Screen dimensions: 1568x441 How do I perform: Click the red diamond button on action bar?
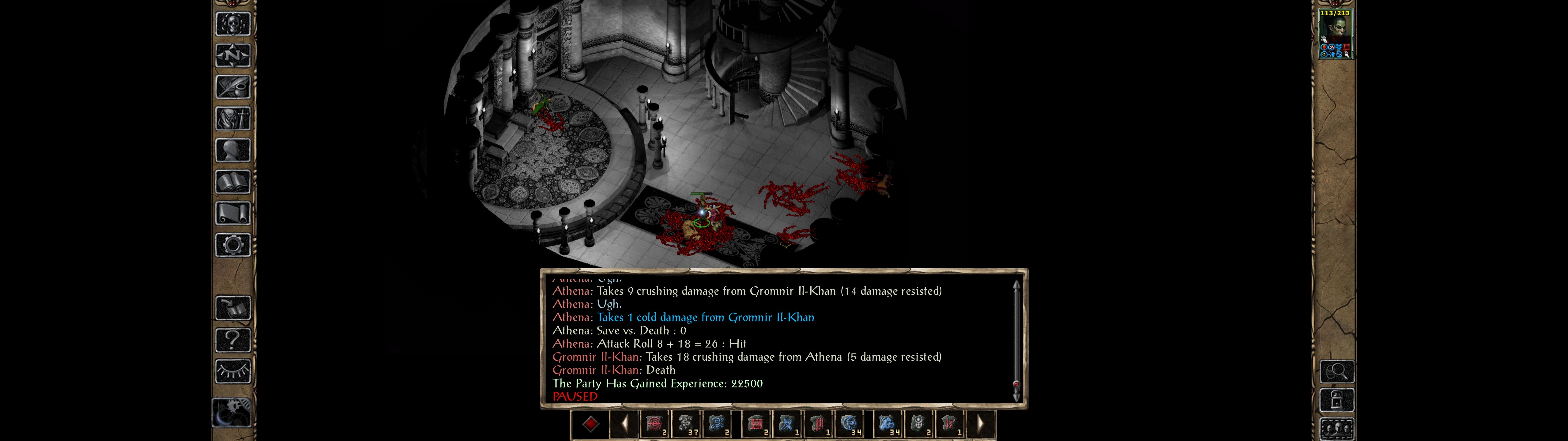[x=590, y=424]
